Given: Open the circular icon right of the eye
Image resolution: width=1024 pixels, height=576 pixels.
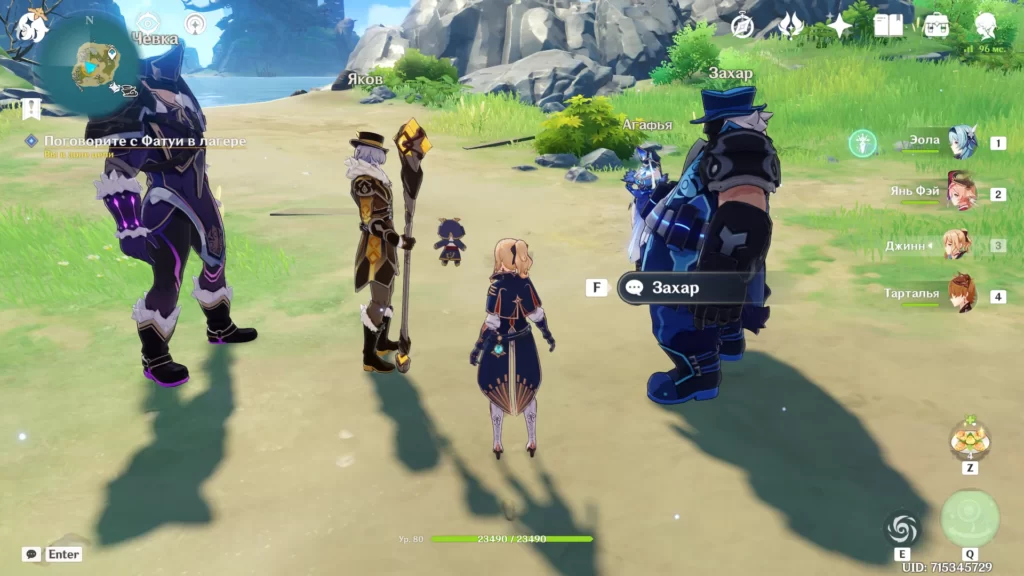Looking at the screenshot, I should (x=195, y=23).
